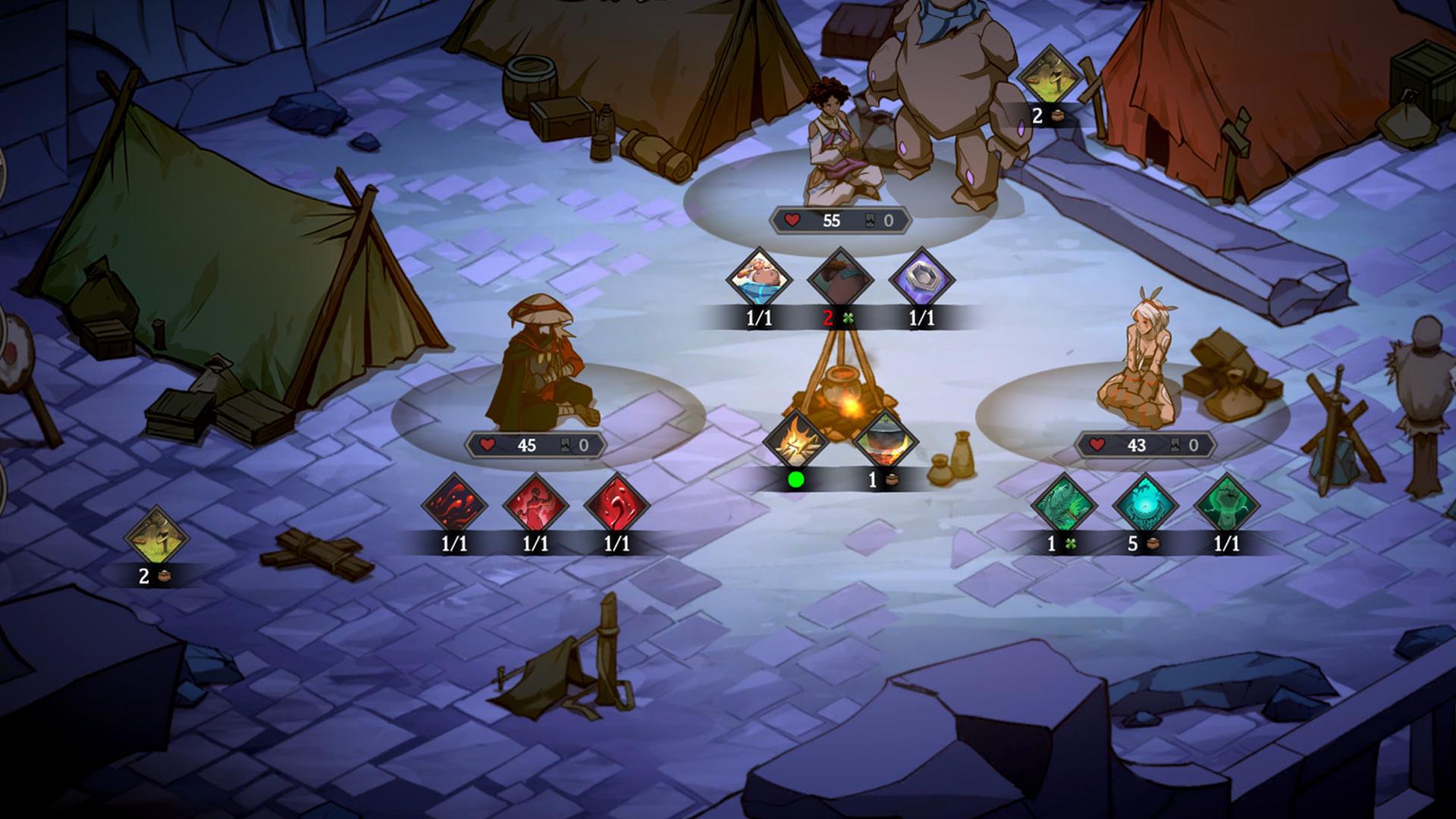The height and width of the screenshot is (819, 1456).
Task: Use the cooking pot action icon
Action: click(885, 441)
